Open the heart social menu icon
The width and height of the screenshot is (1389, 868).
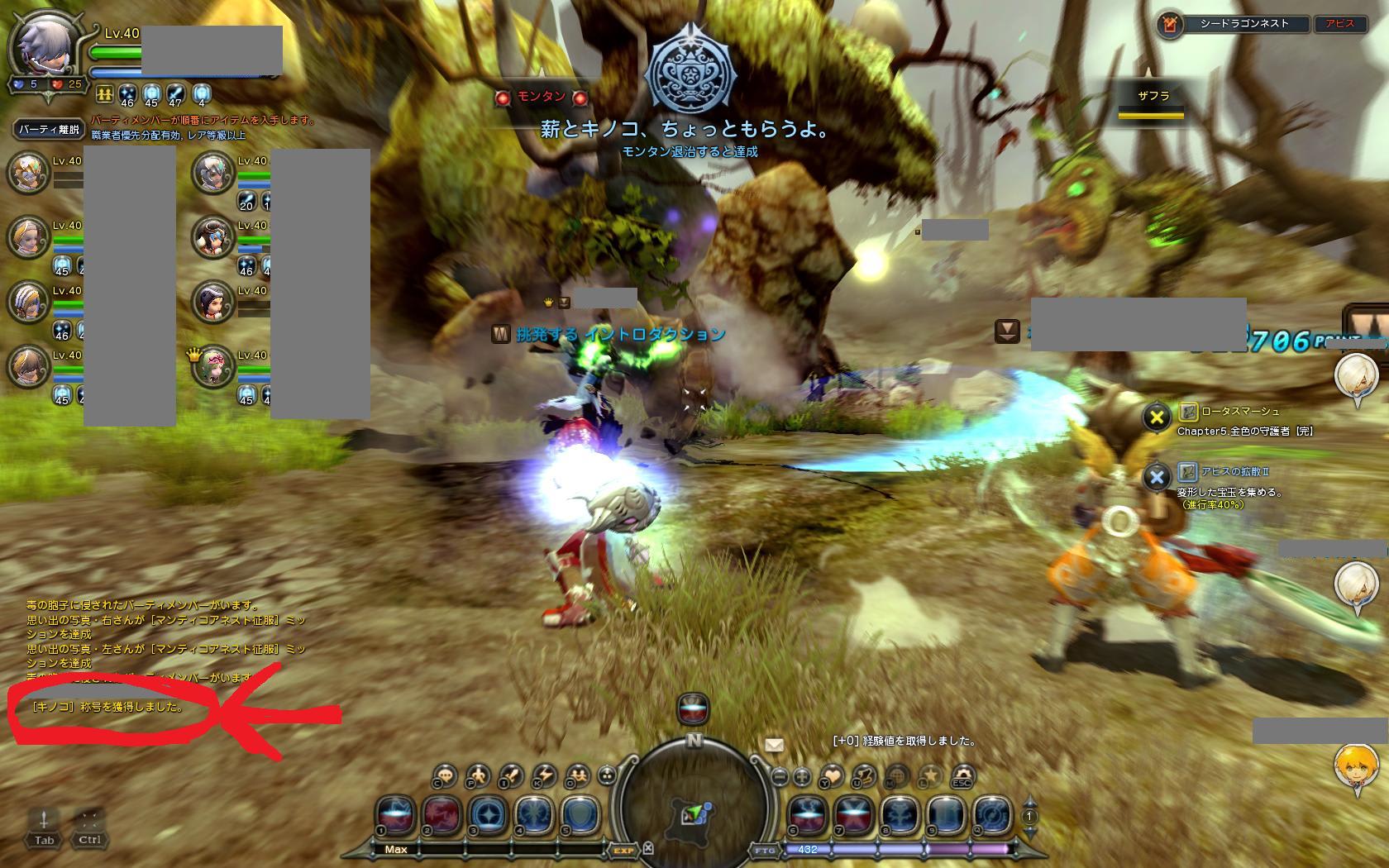[831, 776]
